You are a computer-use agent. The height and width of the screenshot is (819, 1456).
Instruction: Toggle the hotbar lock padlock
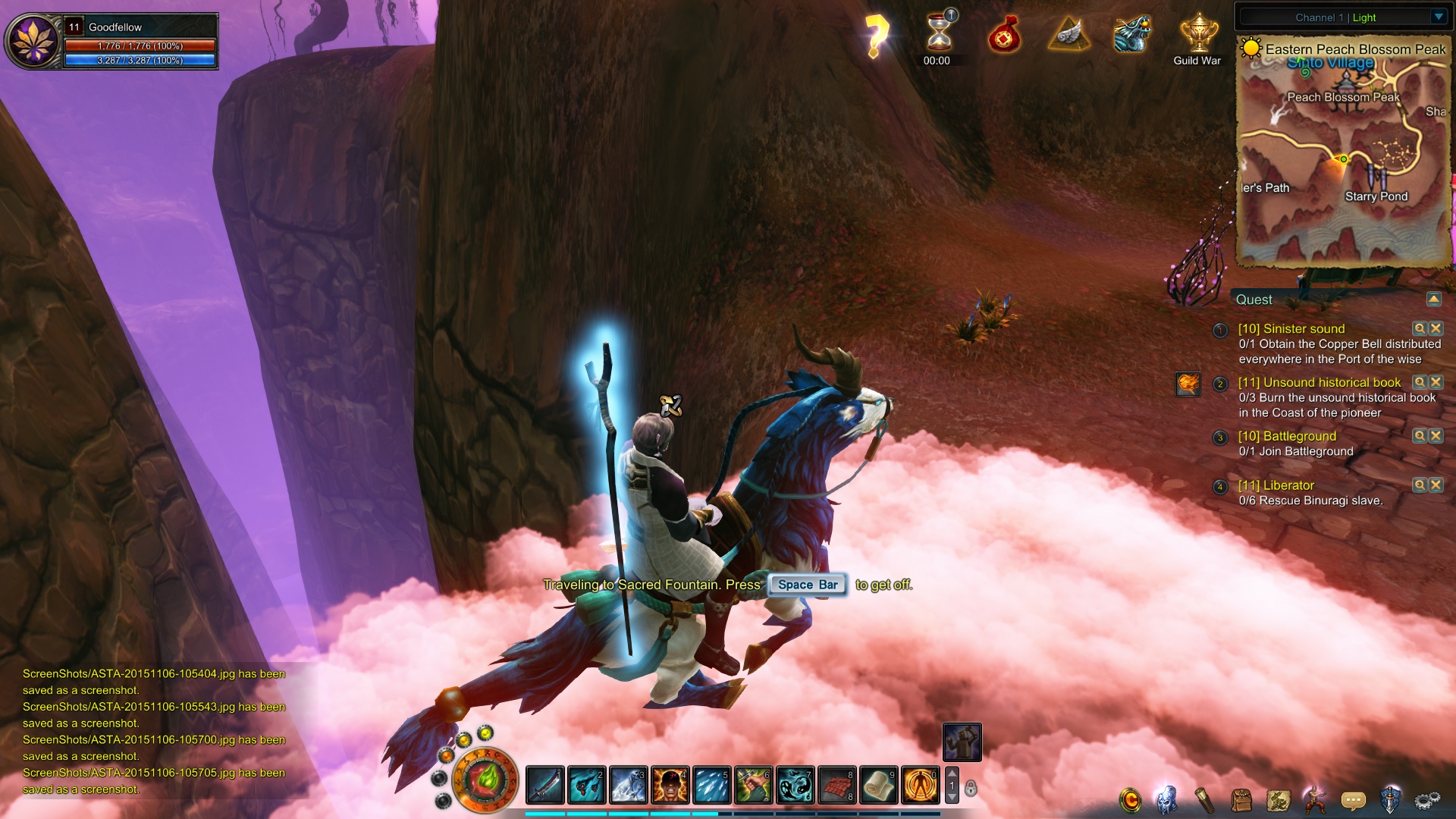pos(971,789)
